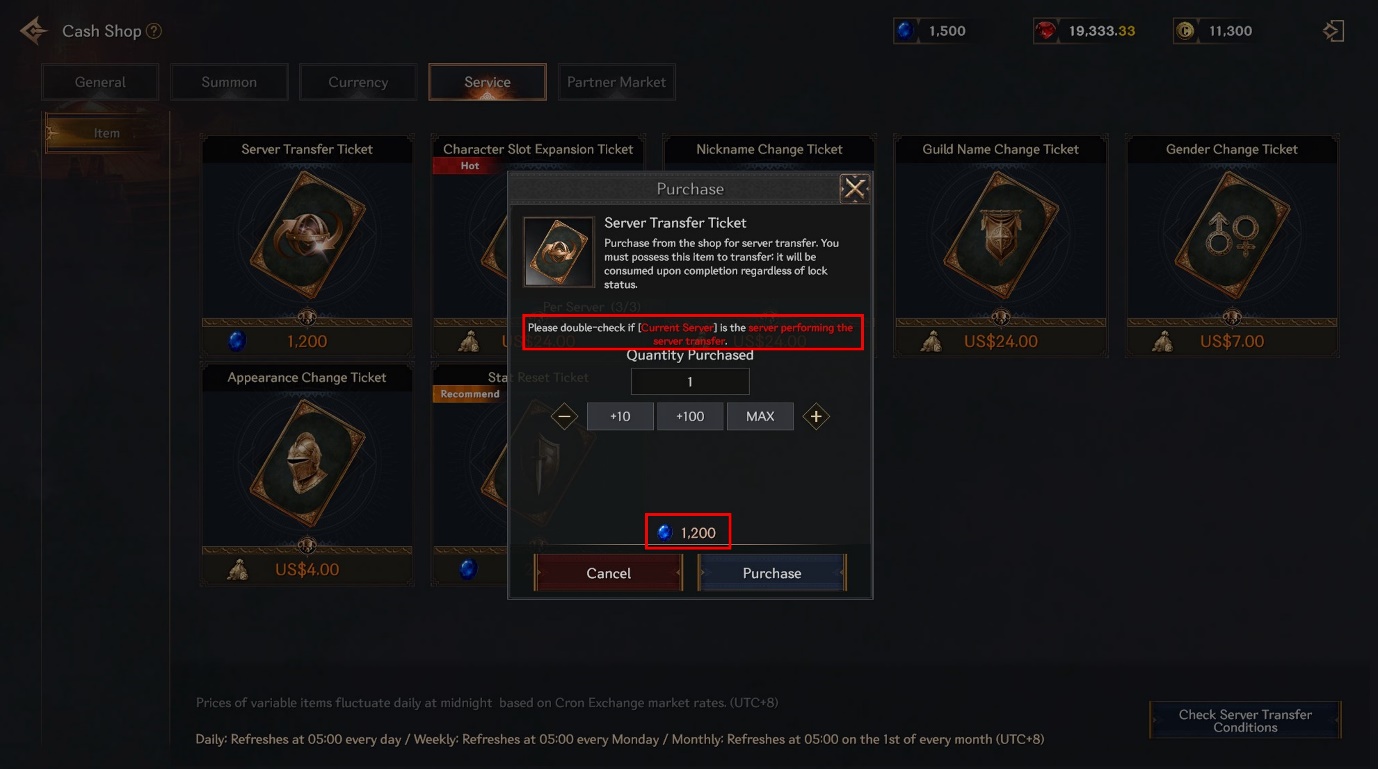Select the Guild Name Change Ticket card
Screen dimensions: 1378x769
pos(1000,245)
